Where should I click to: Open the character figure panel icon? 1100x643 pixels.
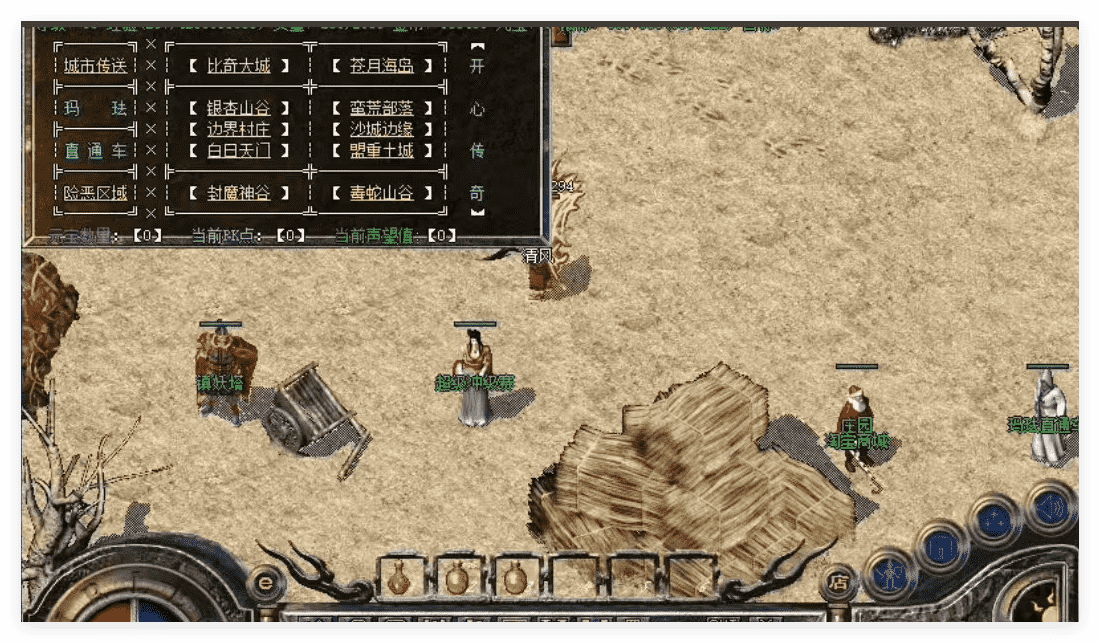pos(888,574)
